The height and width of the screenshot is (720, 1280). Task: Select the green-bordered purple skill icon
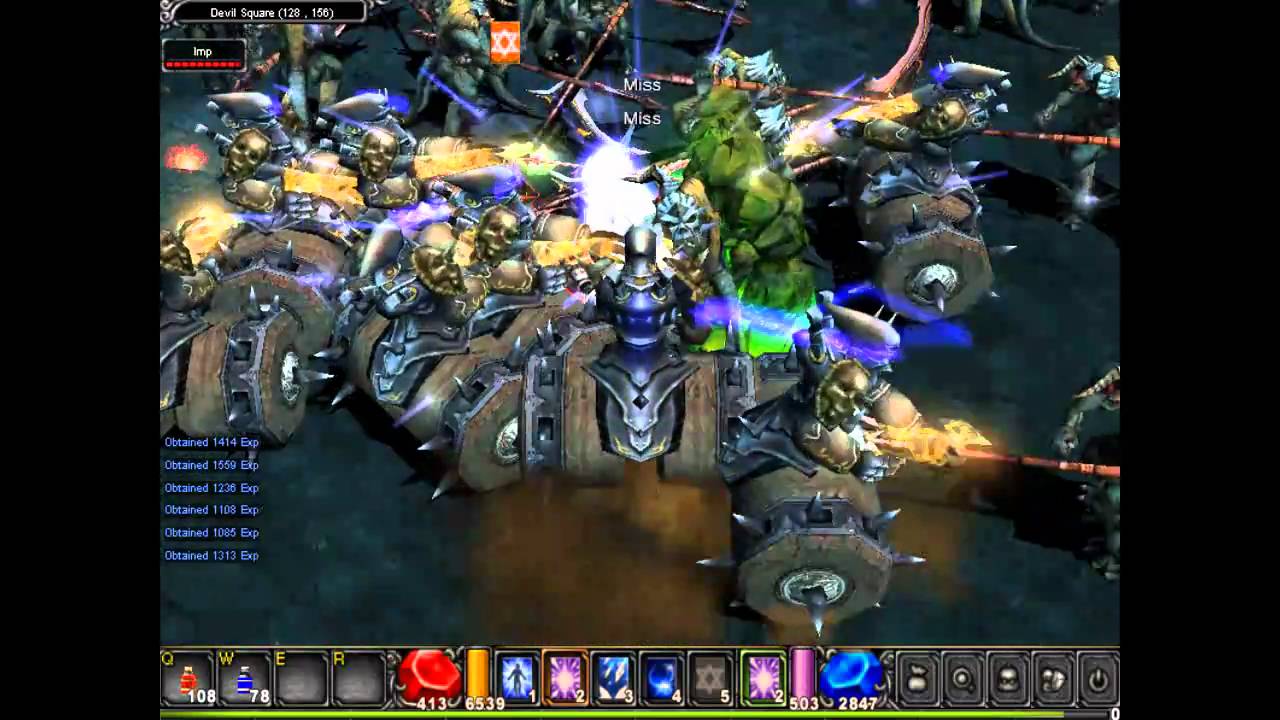[x=762, y=680]
